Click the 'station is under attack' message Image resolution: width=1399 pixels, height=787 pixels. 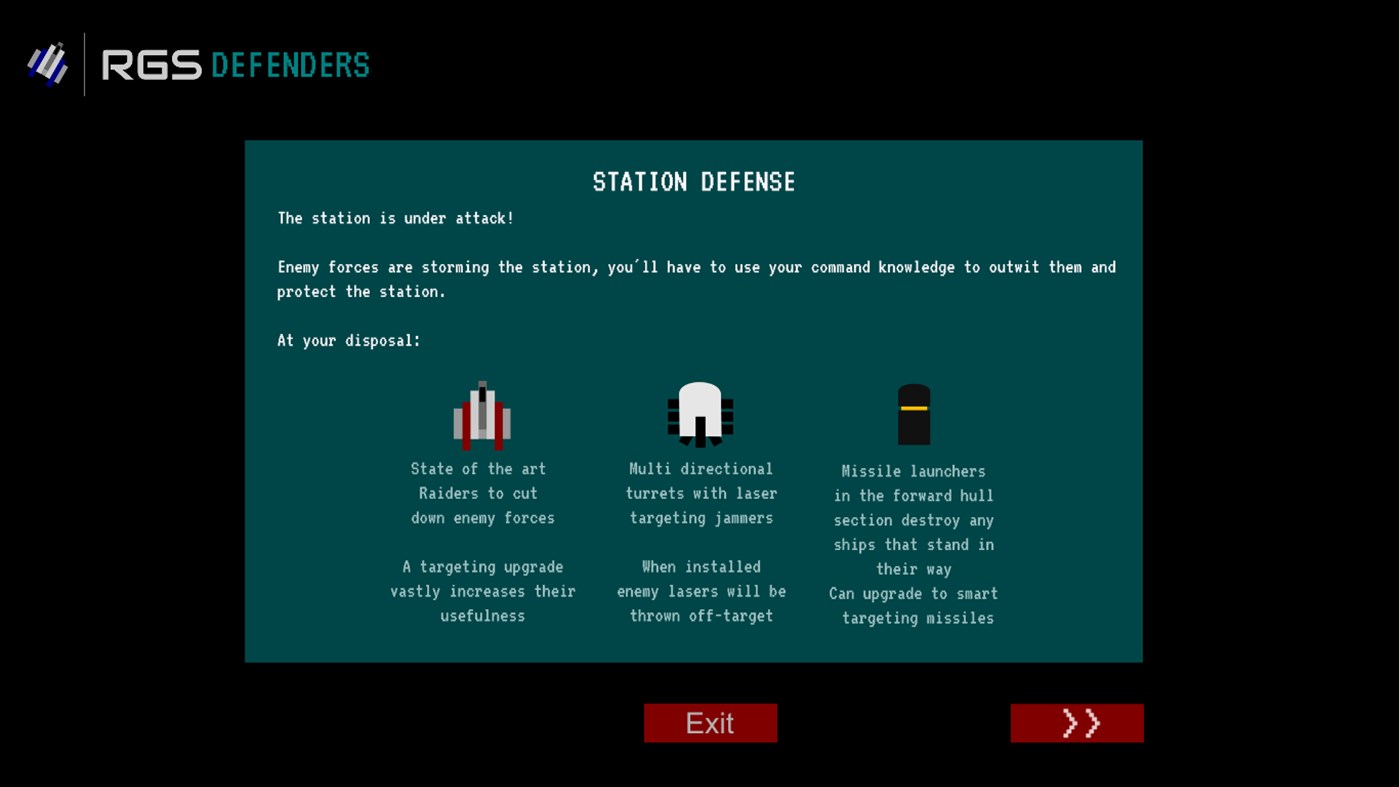pyautogui.click(x=395, y=218)
